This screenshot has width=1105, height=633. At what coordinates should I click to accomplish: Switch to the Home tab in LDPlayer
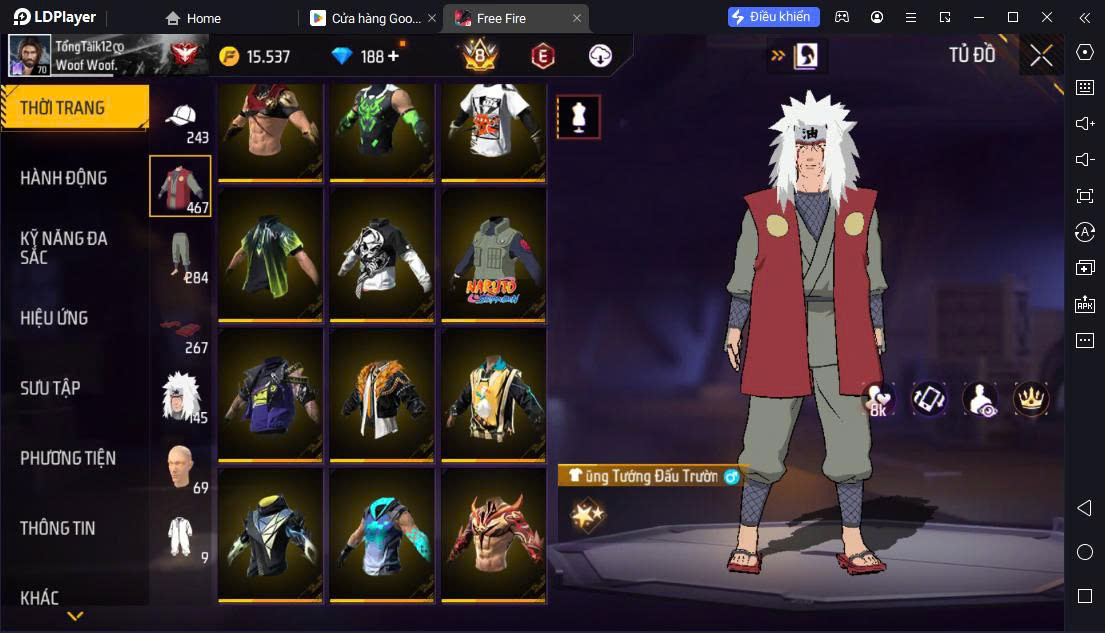[x=194, y=18]
